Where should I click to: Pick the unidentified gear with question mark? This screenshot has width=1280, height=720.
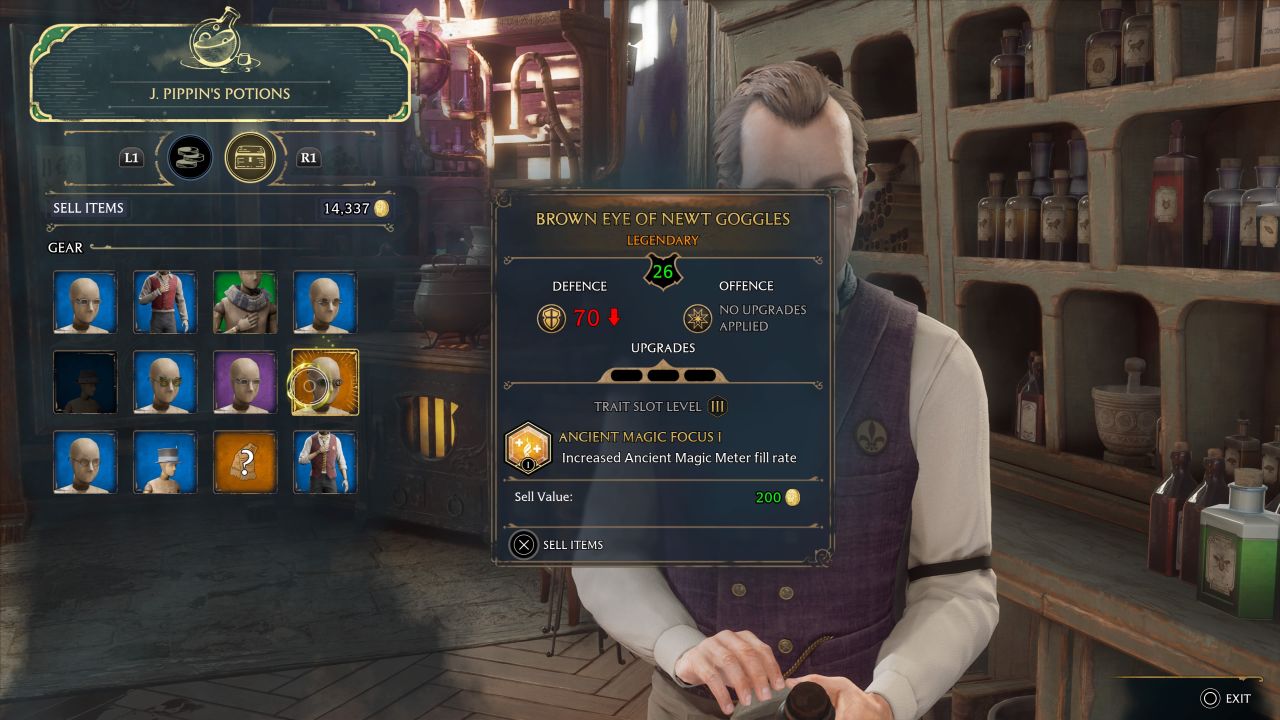tap(245, 462)
